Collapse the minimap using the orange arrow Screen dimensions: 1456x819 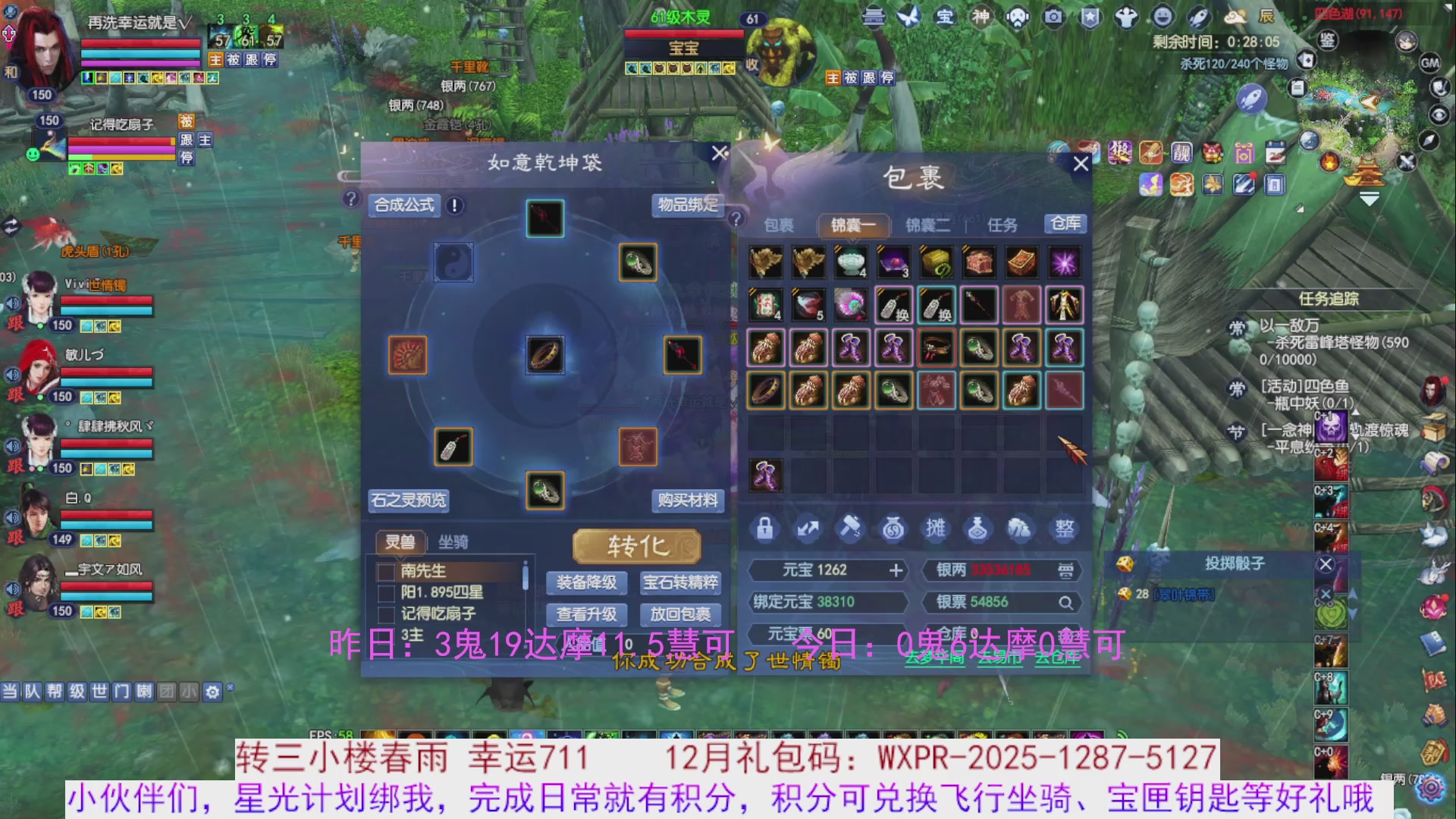coord(1369,199)
